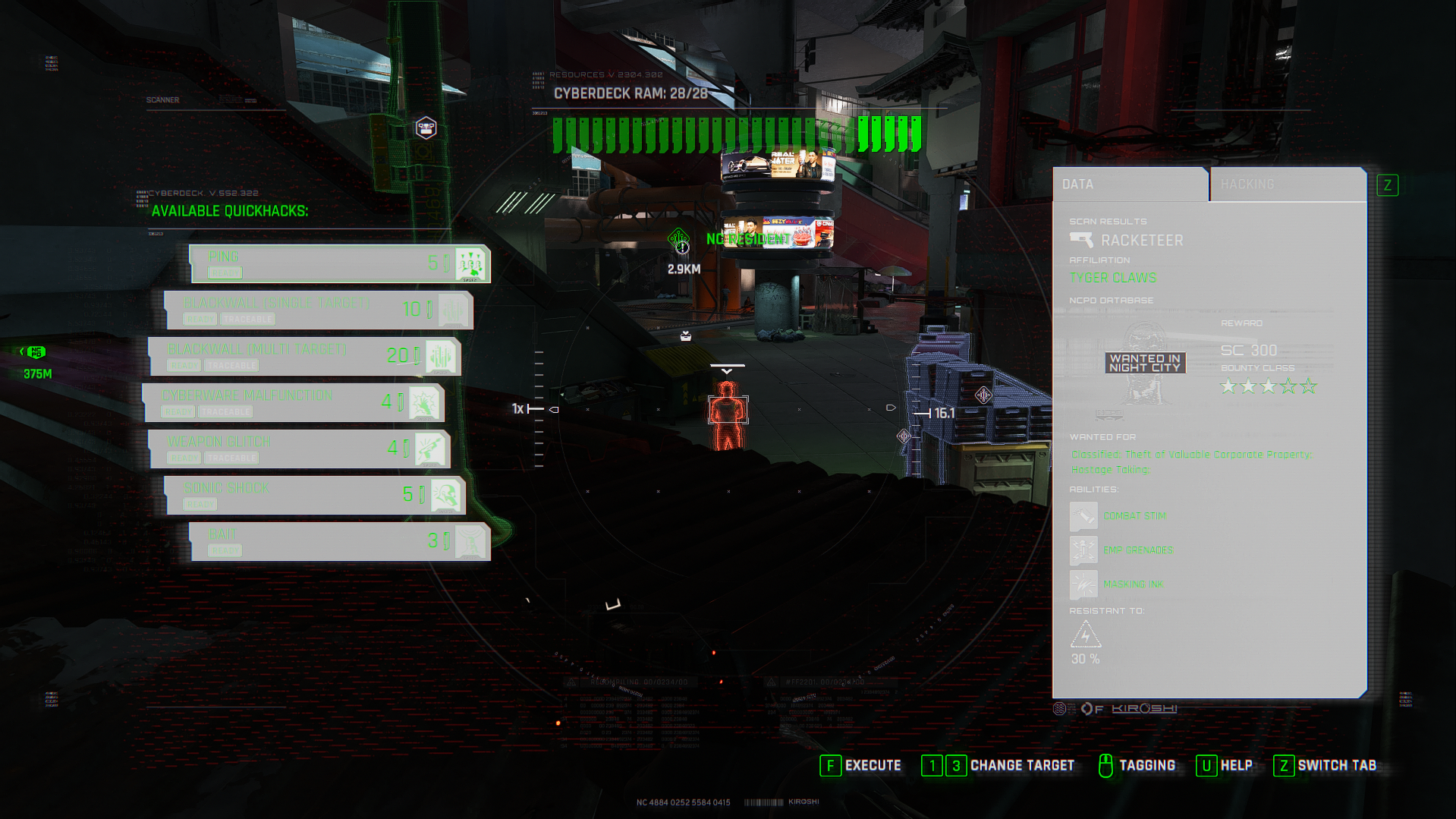The width and height of the screenshot is (1456, 819).
Task: Click the Masking Ink ability entry
Action: pyautogui.click(x=1132, y=584)
